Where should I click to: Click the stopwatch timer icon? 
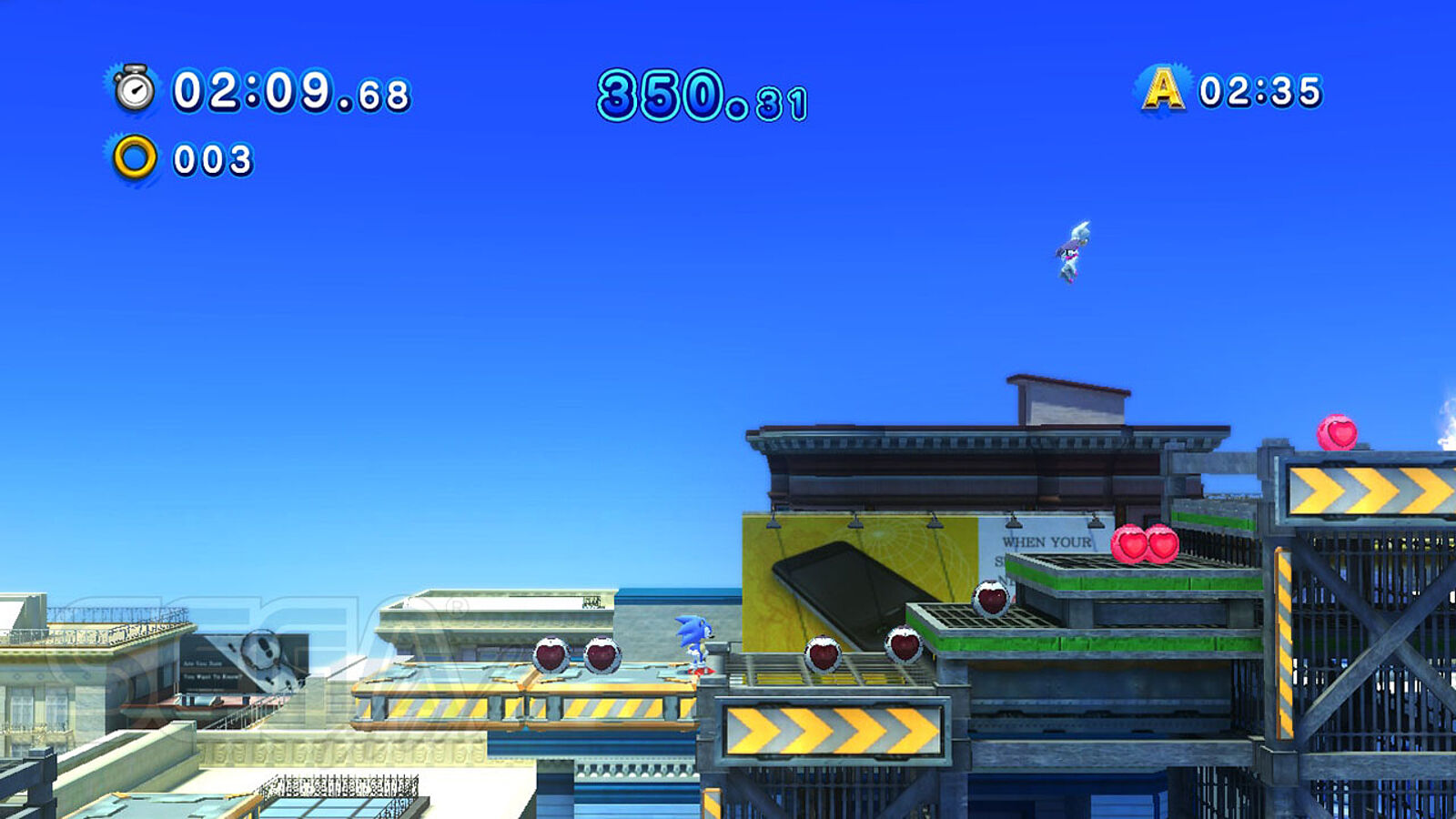click(135, 89)
